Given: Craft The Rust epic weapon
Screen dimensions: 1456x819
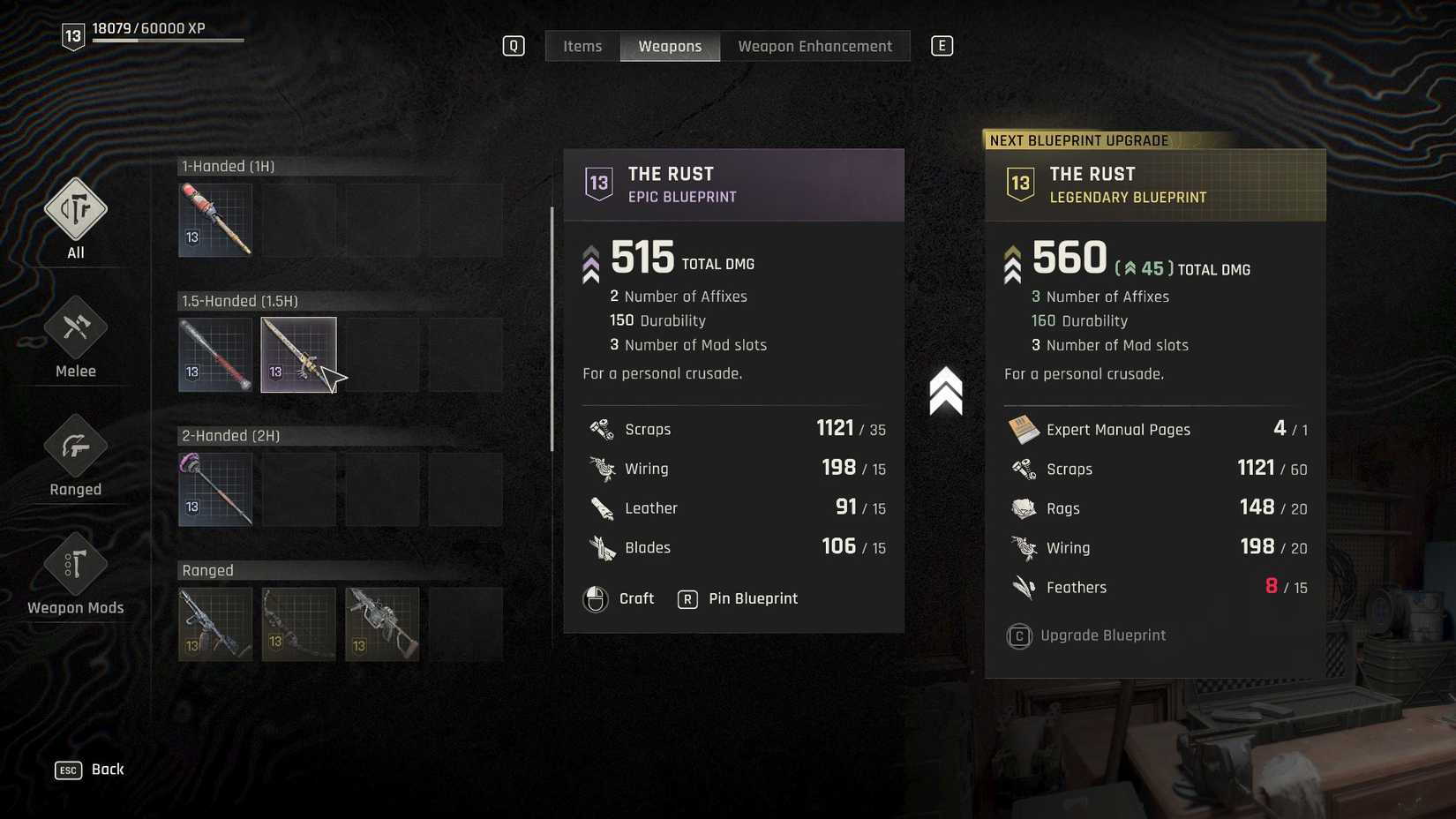Looking at the screenshot, I should 619,598.
